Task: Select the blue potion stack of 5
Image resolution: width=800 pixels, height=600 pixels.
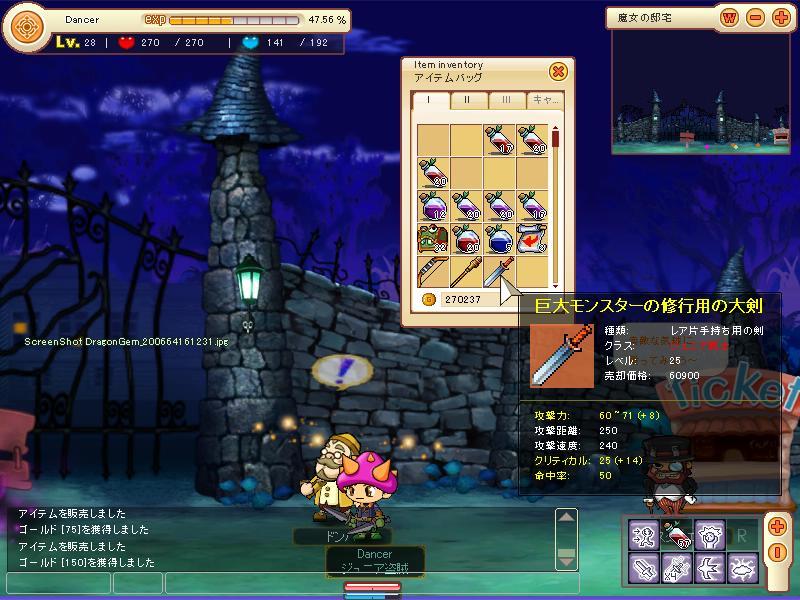Action: pyautogui.click(x=499, y=239)
